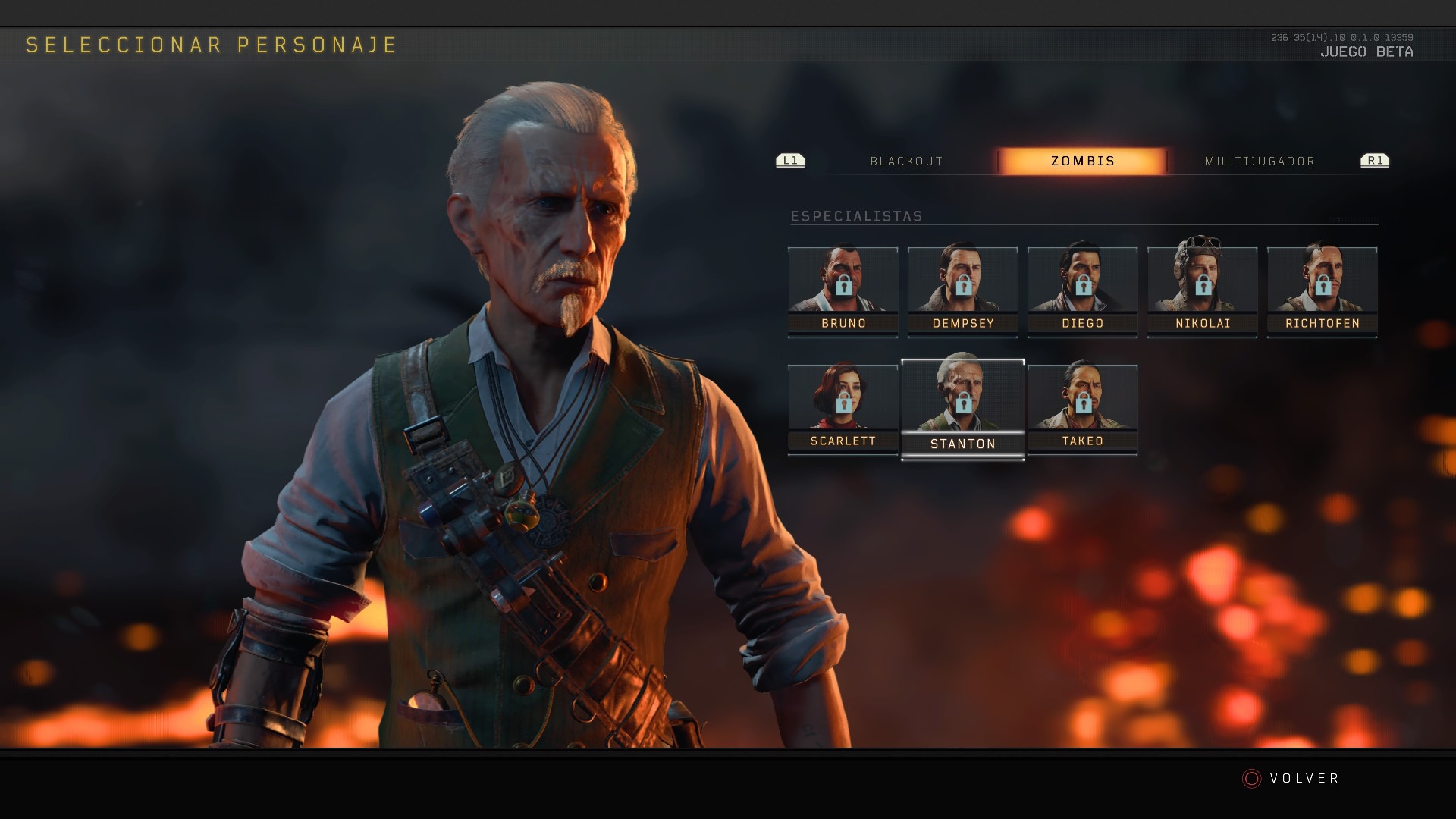This screenshot has width=1456, height=819.
Task: Choose the Bruno character tile
Action: tap(843, 291)
